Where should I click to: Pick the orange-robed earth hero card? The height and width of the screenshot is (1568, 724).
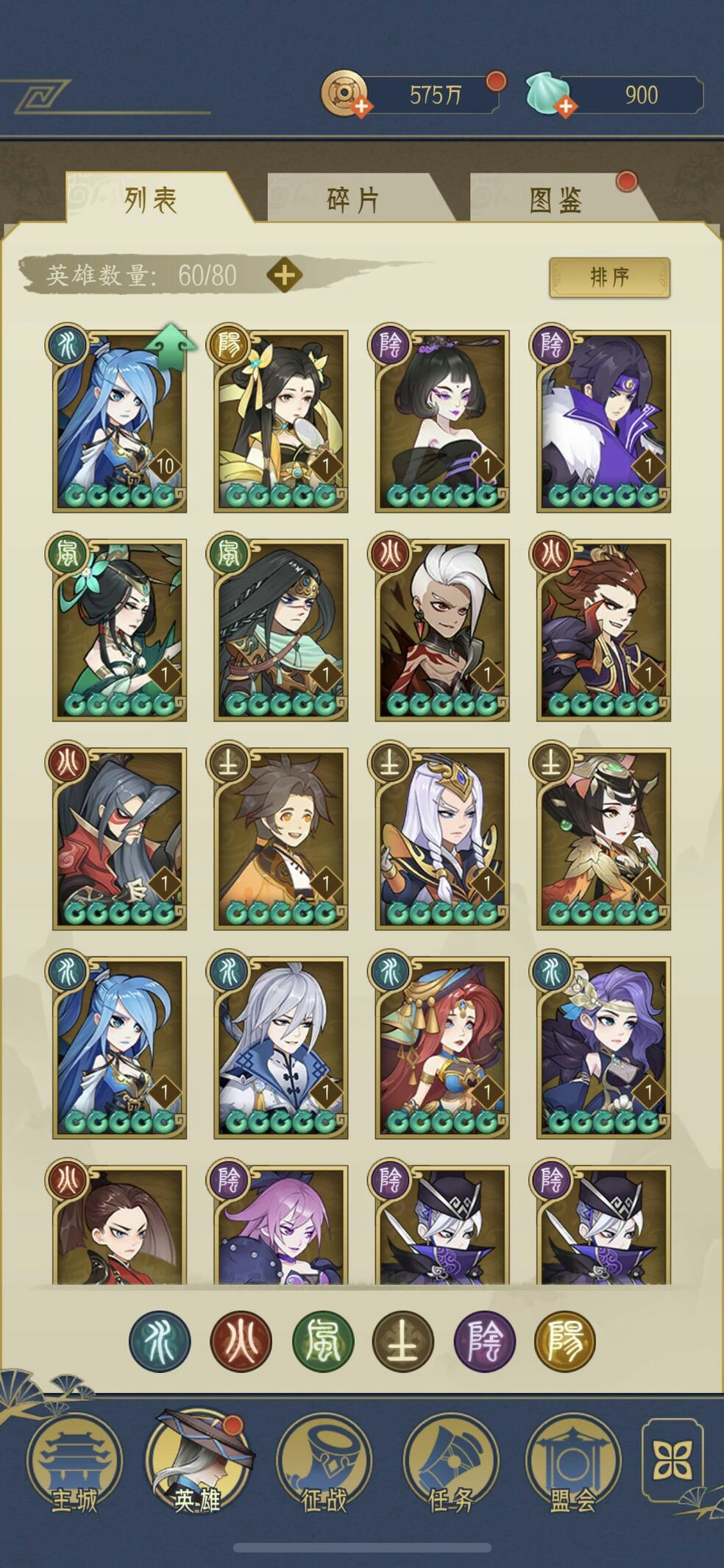point(280,839)
